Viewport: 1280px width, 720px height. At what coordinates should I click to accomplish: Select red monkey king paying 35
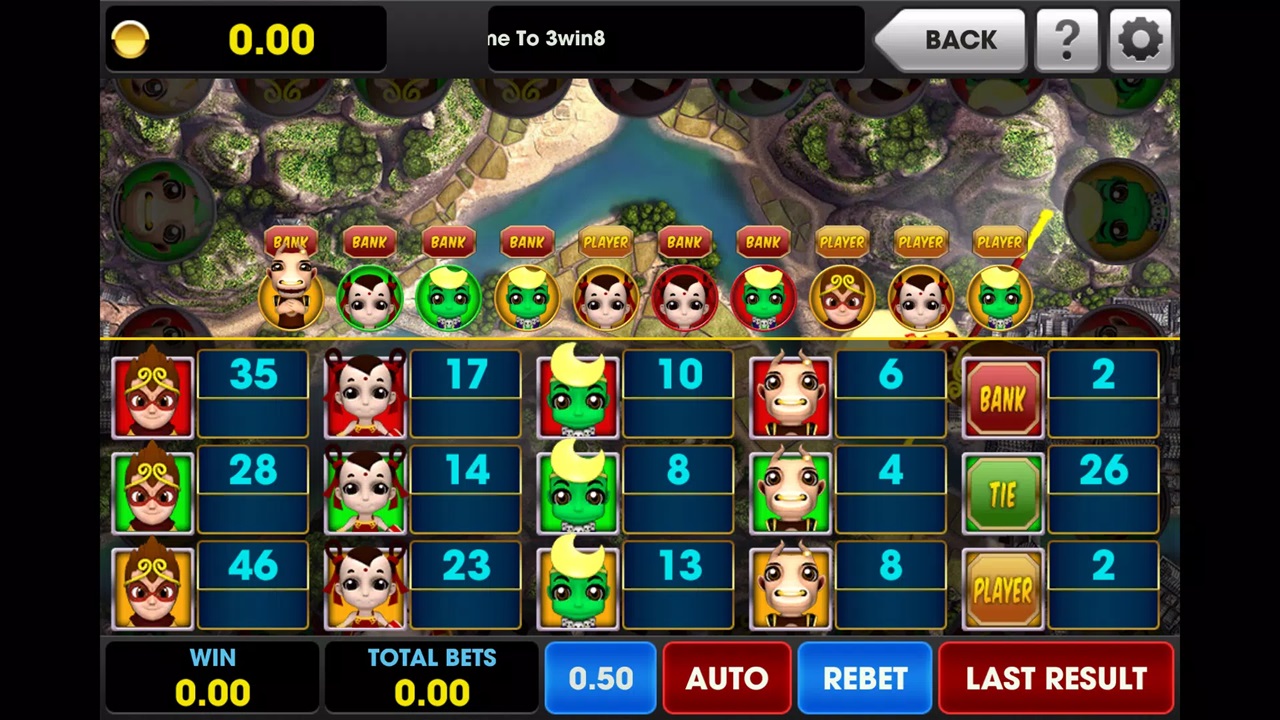153,396
